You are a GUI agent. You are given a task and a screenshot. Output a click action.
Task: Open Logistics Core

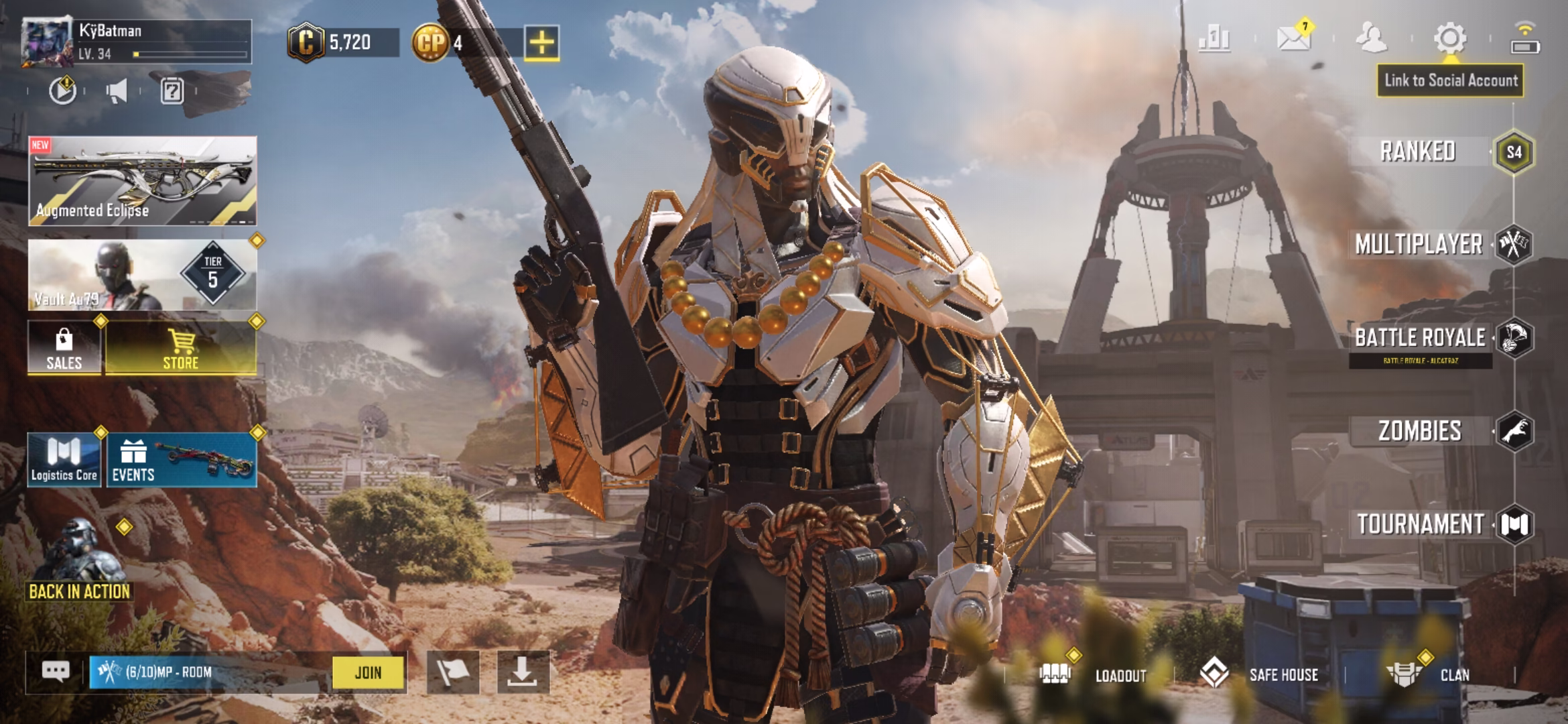64,460
